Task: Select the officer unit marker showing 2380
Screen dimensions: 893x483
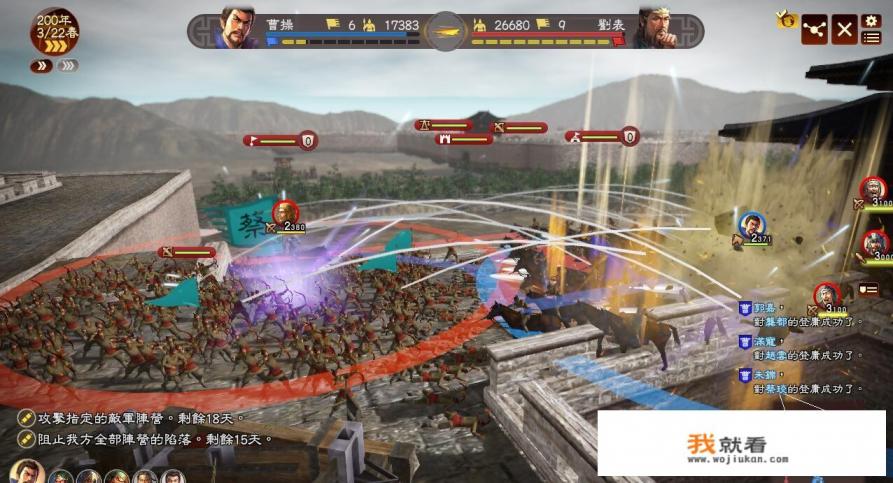Action: click(286, 215)
